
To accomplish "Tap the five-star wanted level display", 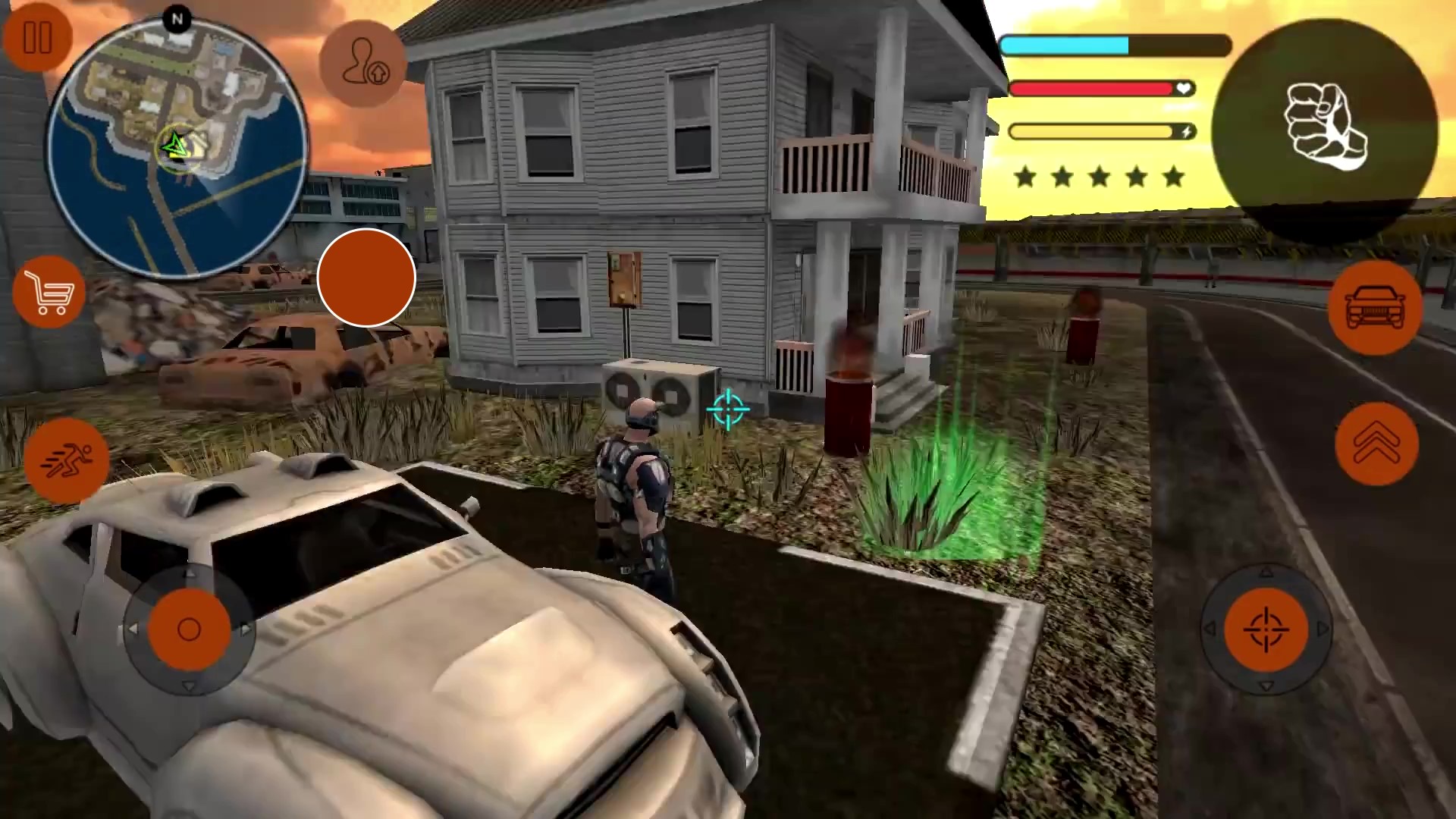I will [1098, 176].
